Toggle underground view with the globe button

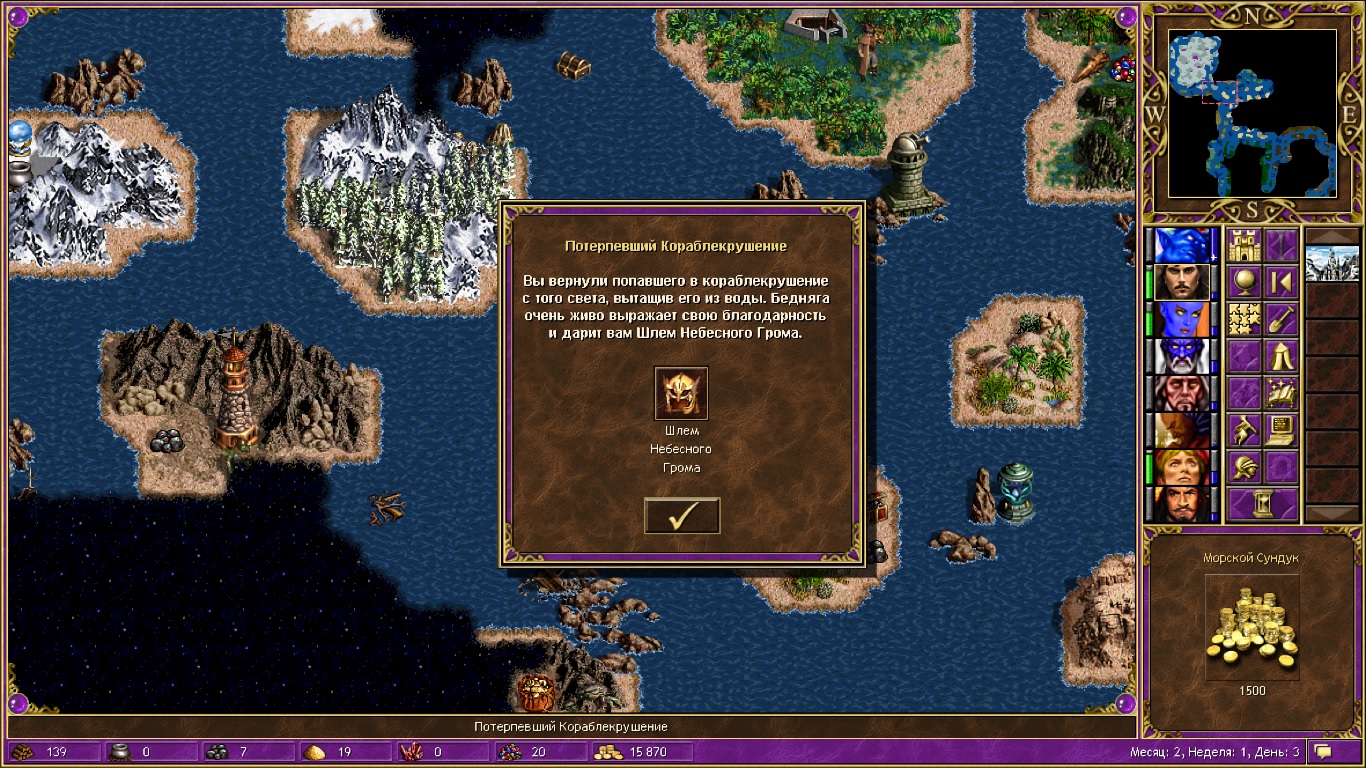pos(1244,282)
